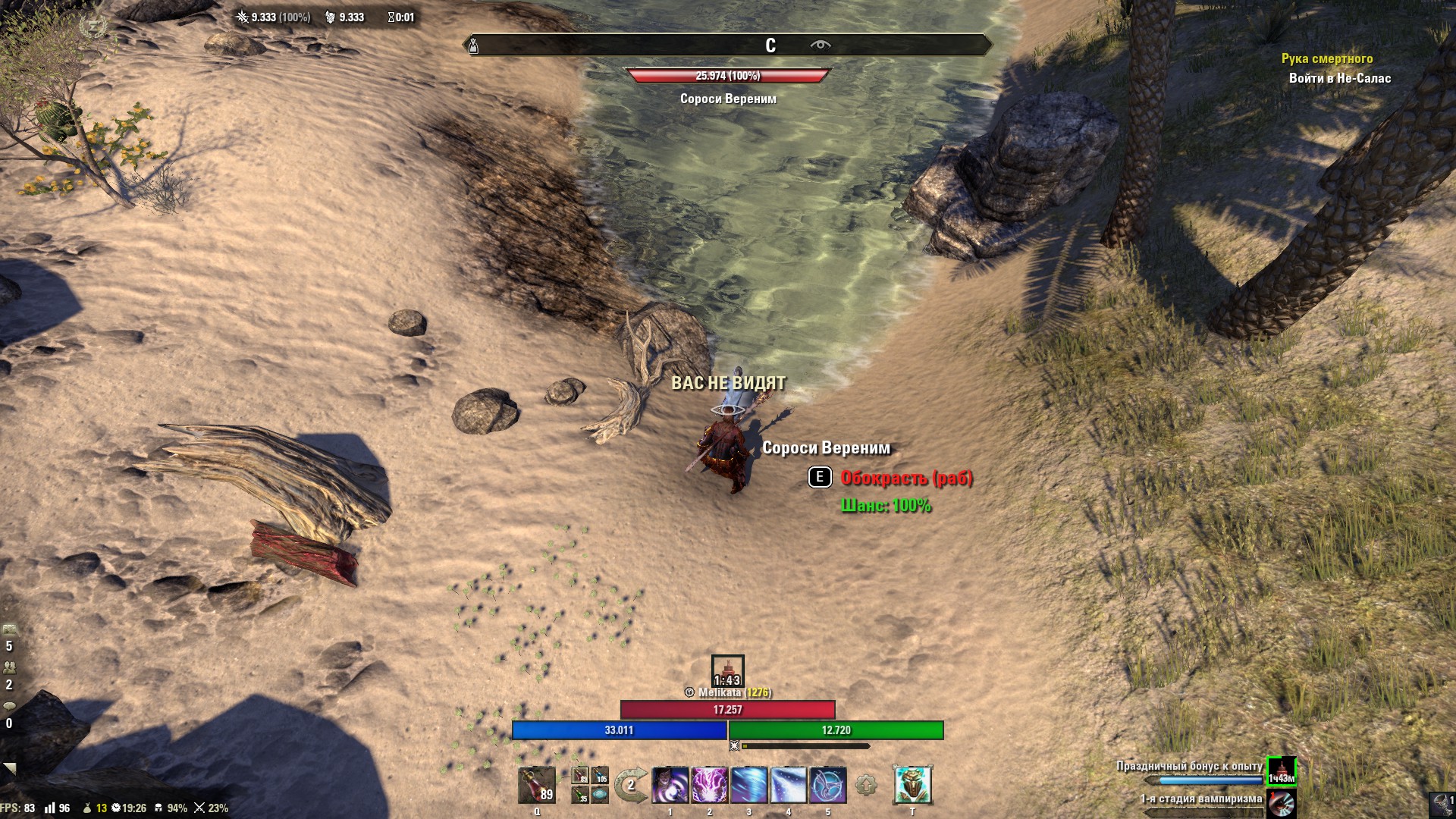
Task: Open the holiday experience bonus buff icon
Action: click(x=1282, y=771)
